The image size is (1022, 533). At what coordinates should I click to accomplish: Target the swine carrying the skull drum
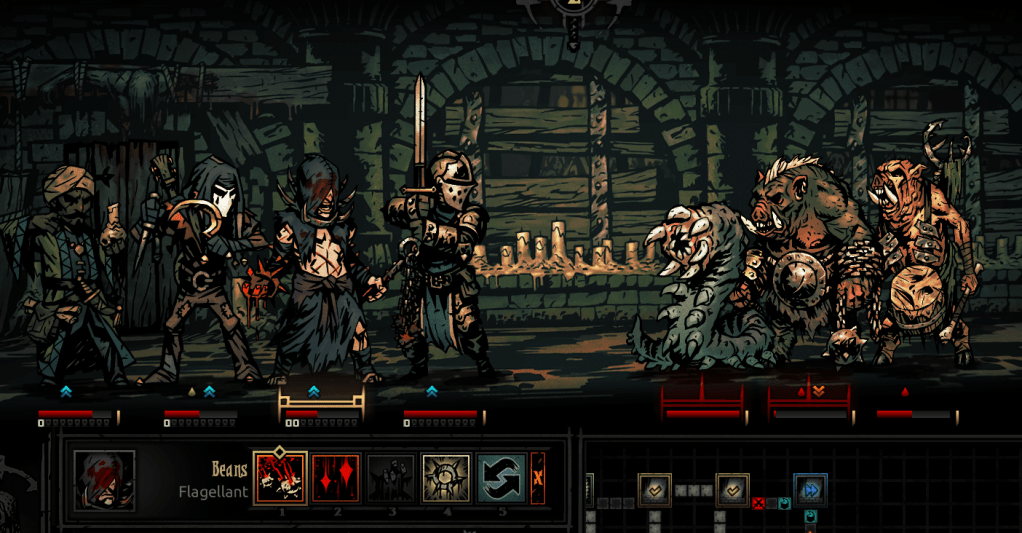tap(920, 260)
